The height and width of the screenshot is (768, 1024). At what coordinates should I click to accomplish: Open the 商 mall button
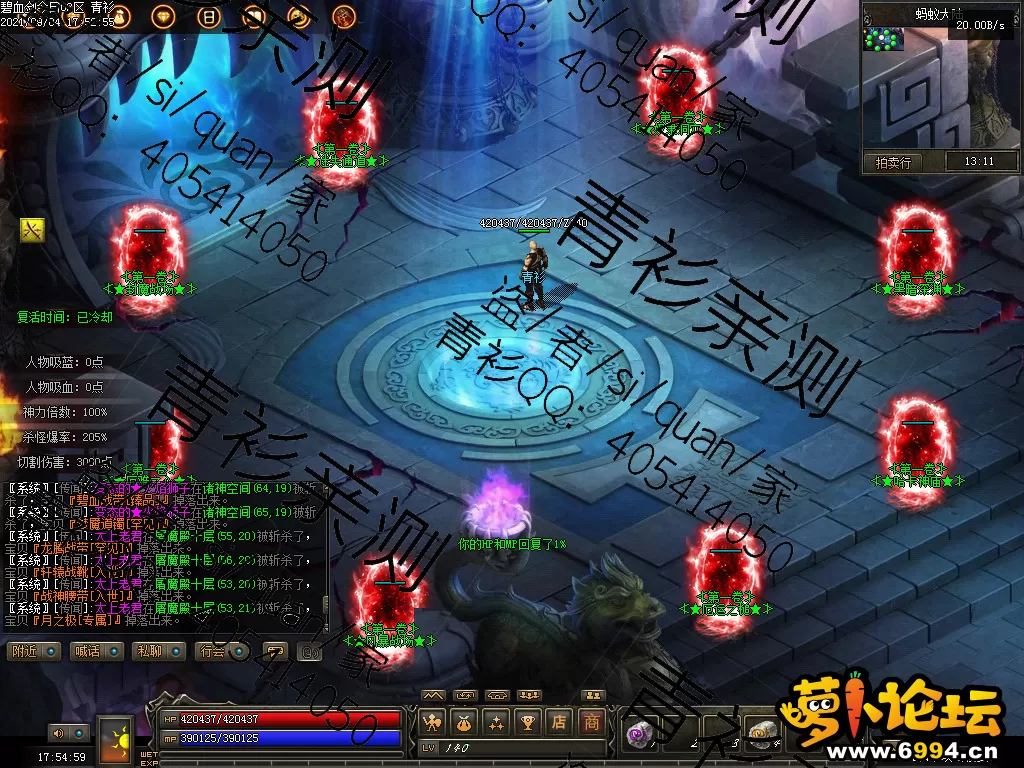(x=592, y=720)
